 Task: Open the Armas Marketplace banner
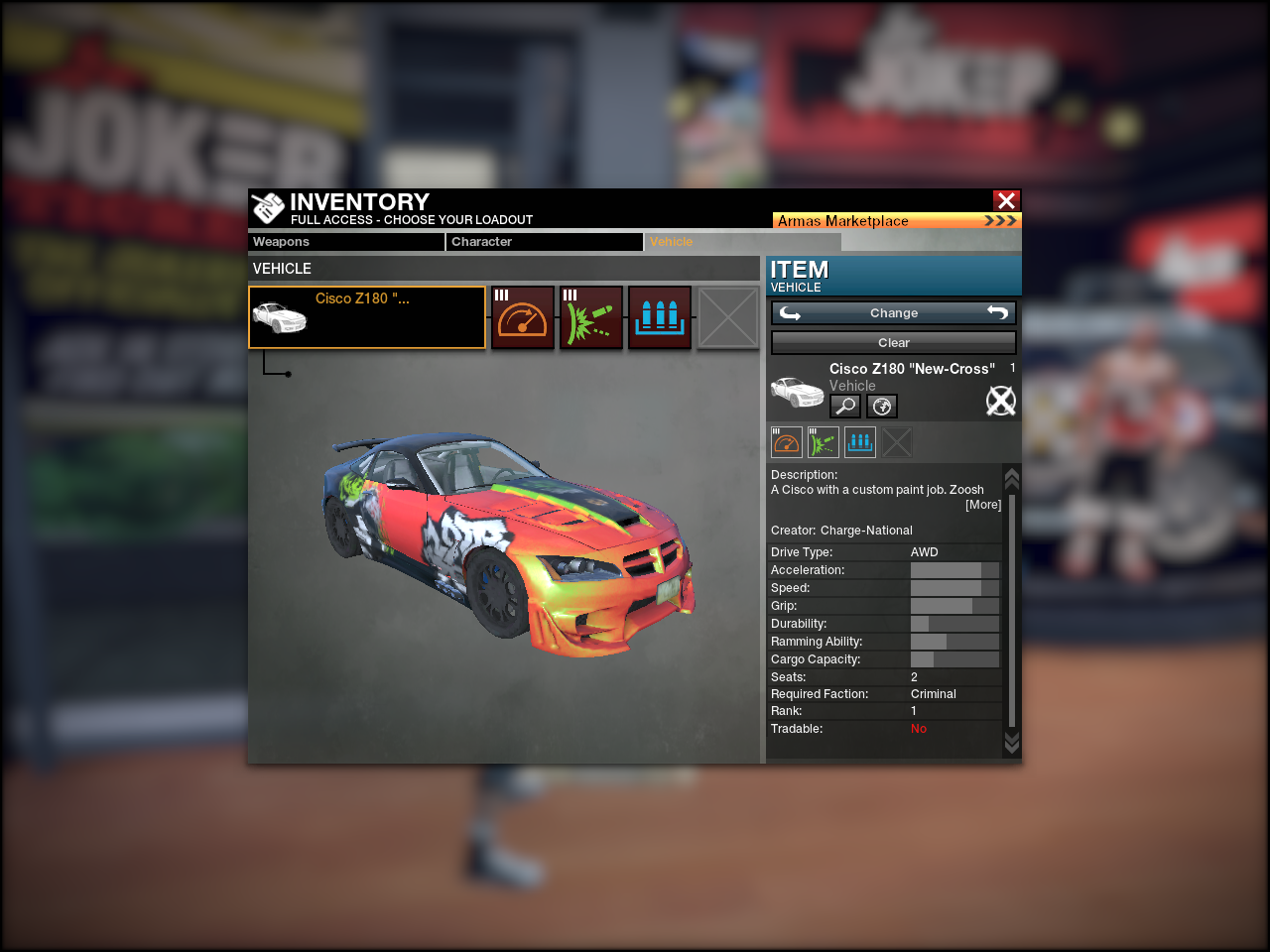pos(896,220)
